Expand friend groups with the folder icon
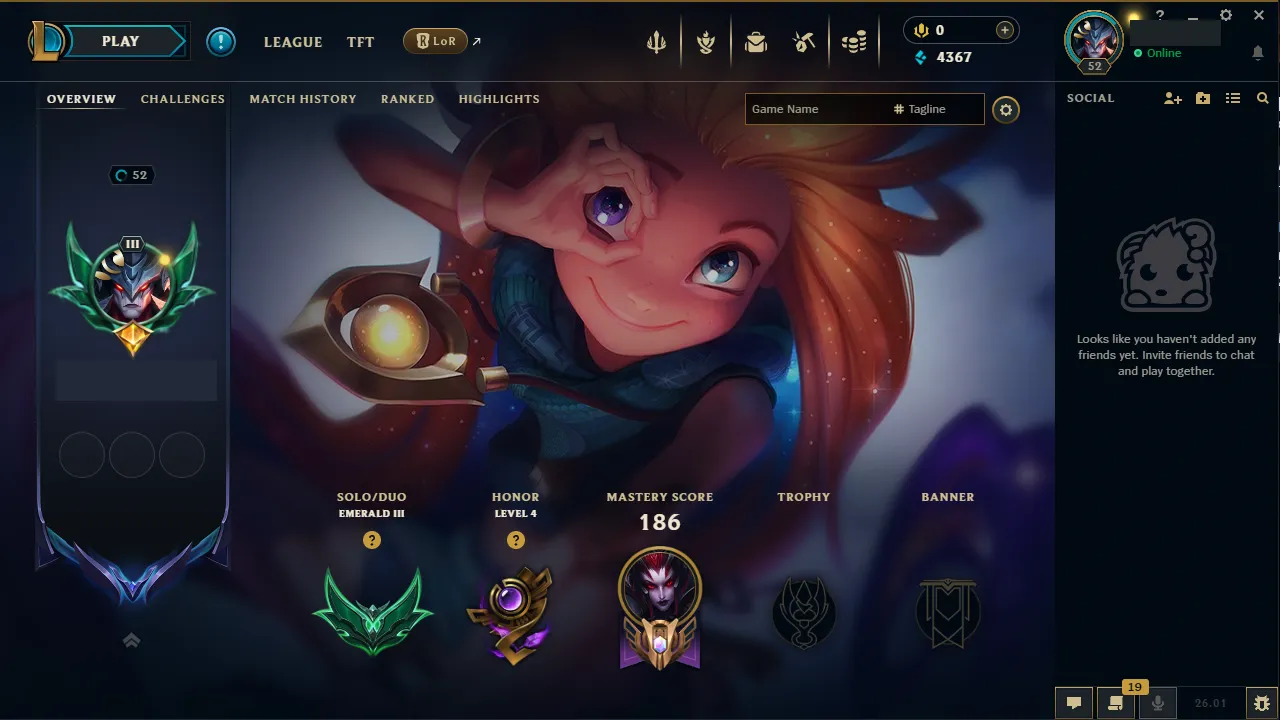This screenshot has width=1280, height=720. click(1203, 98)
